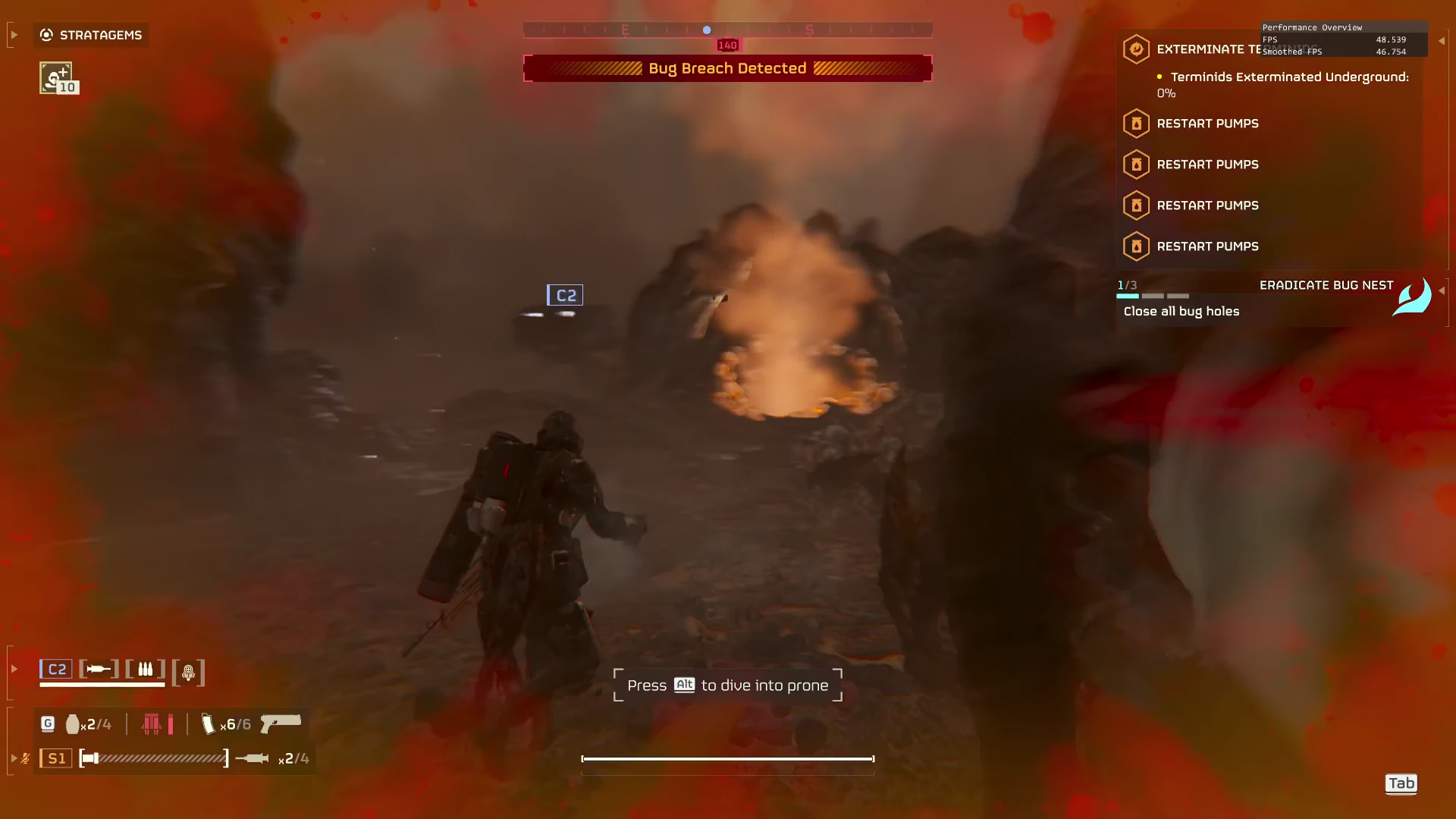This screenshot has height=819, width=1456.
Task: Click the squad stim syringe booster icon
Action: point(99,669)
